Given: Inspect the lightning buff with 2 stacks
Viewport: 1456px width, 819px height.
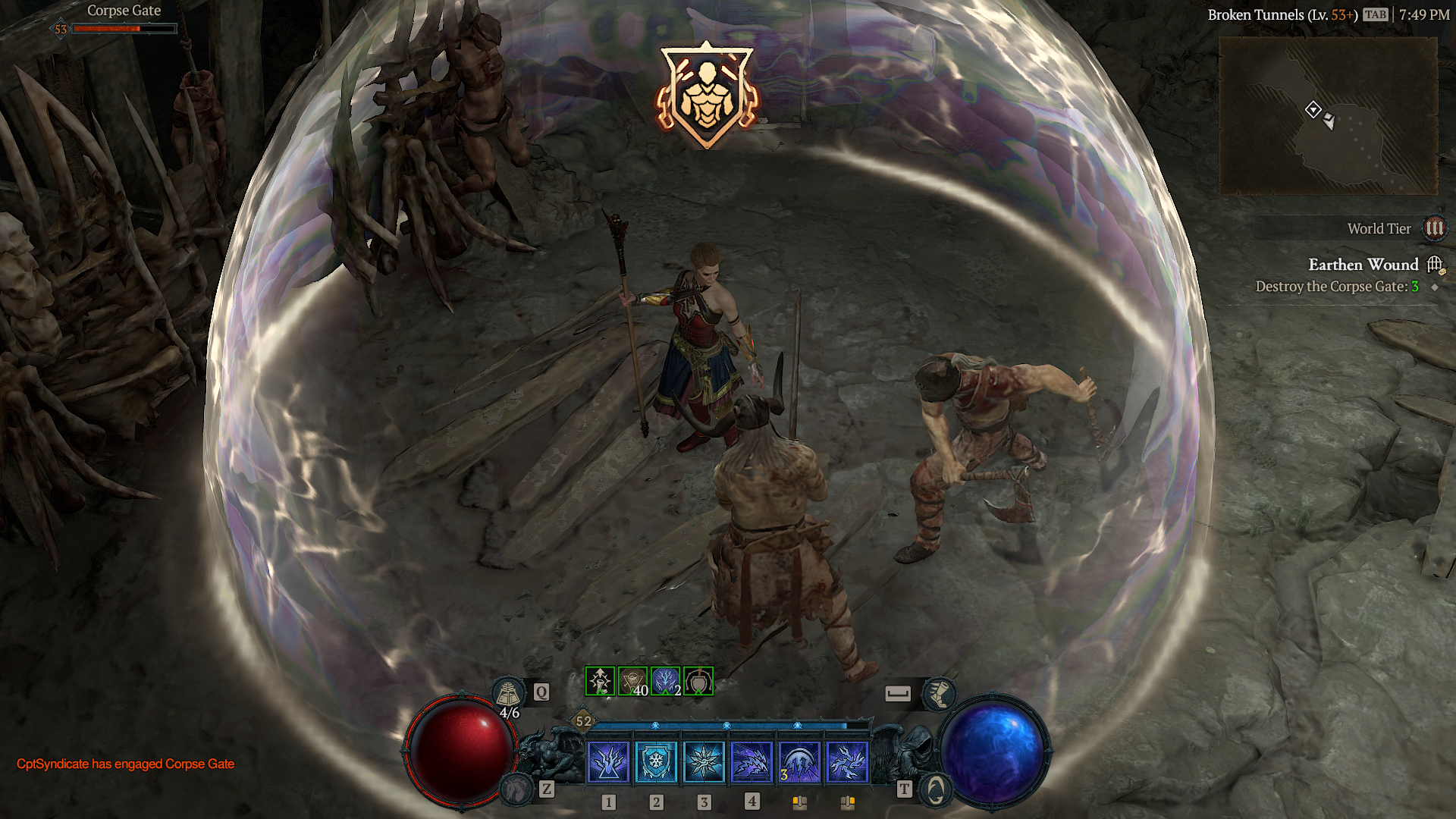Looking at the screenshot, I should (665, 681).
